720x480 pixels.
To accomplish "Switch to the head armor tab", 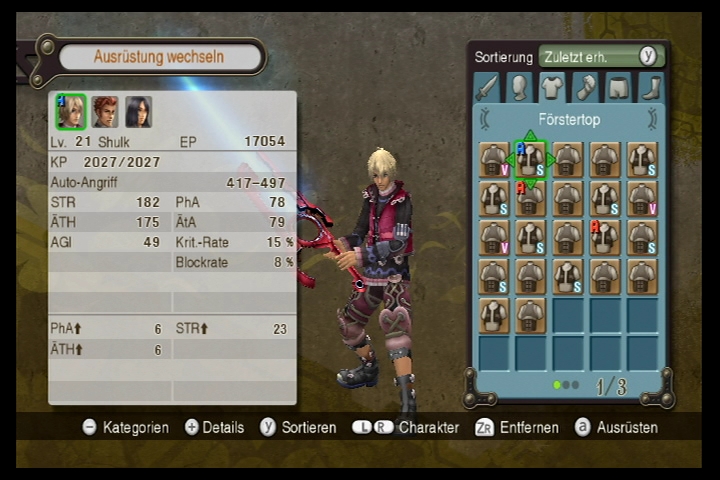I will tap(519, 88).
